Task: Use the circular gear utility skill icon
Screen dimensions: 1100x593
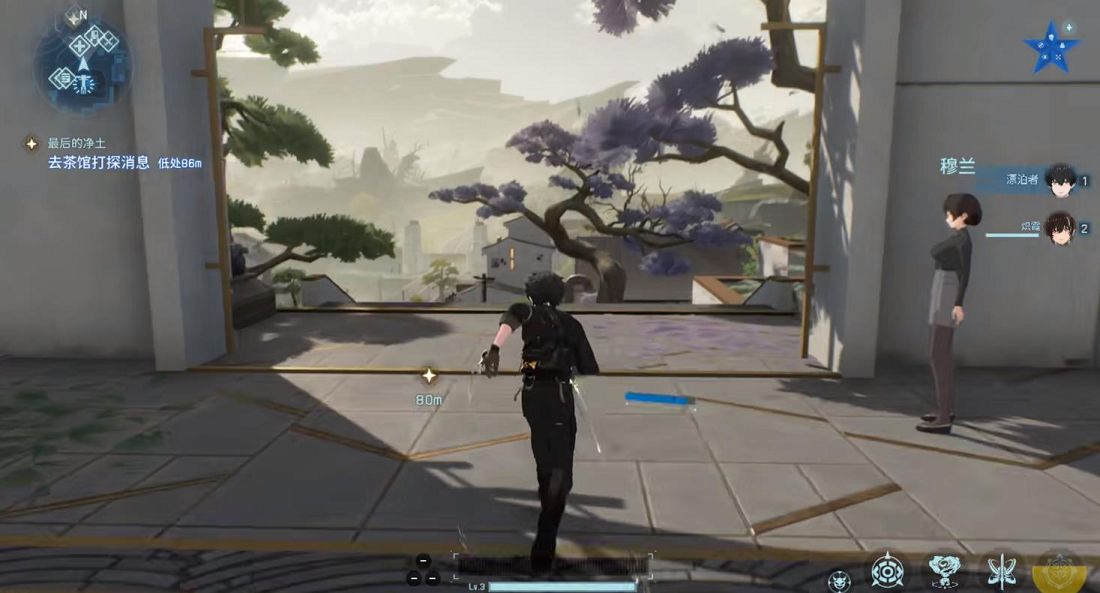Action: pos(887,571)
